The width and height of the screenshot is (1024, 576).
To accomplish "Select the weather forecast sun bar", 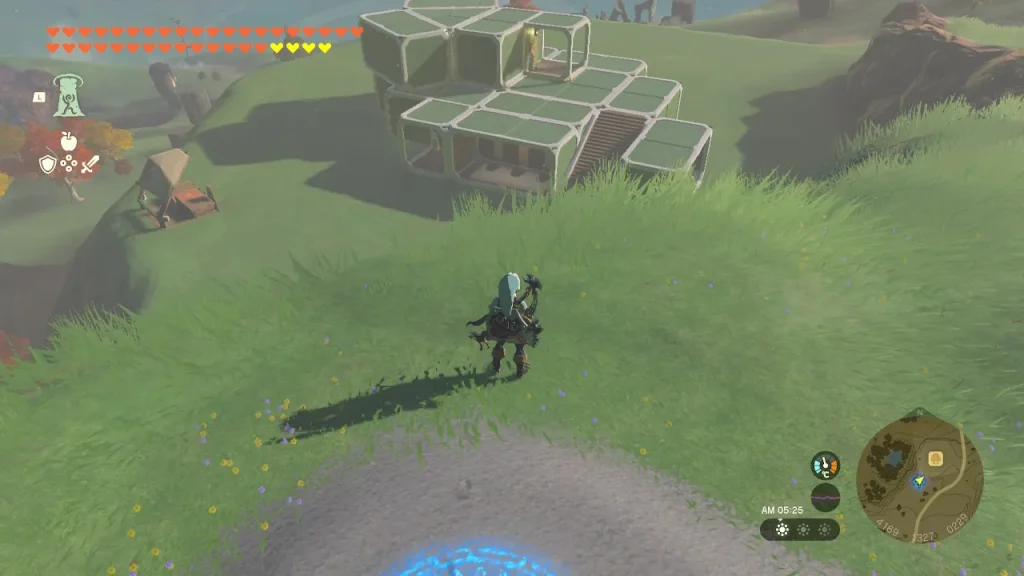I will (x=799, y=529).
